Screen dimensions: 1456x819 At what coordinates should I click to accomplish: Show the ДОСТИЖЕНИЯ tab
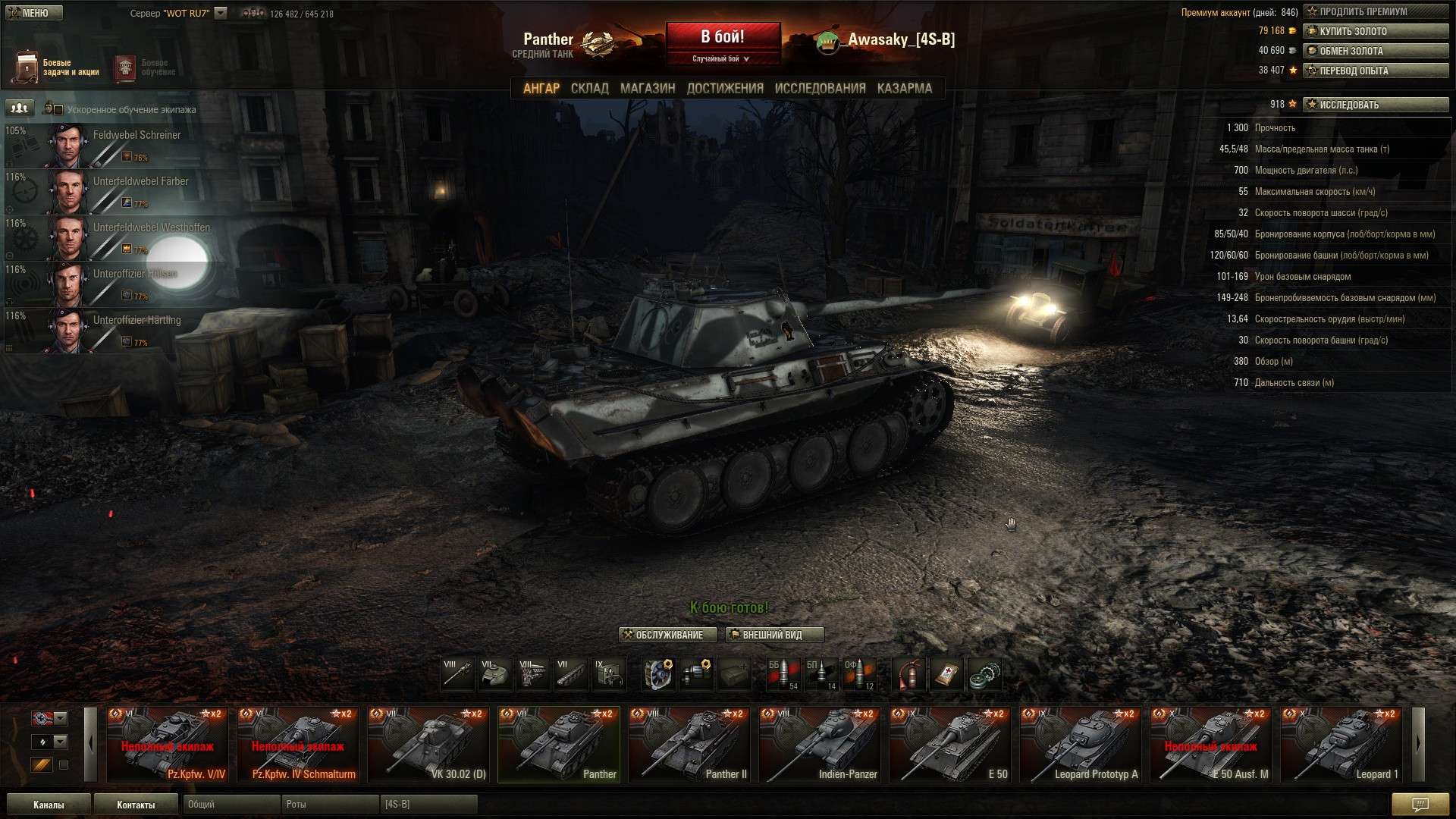pos(724,89)
